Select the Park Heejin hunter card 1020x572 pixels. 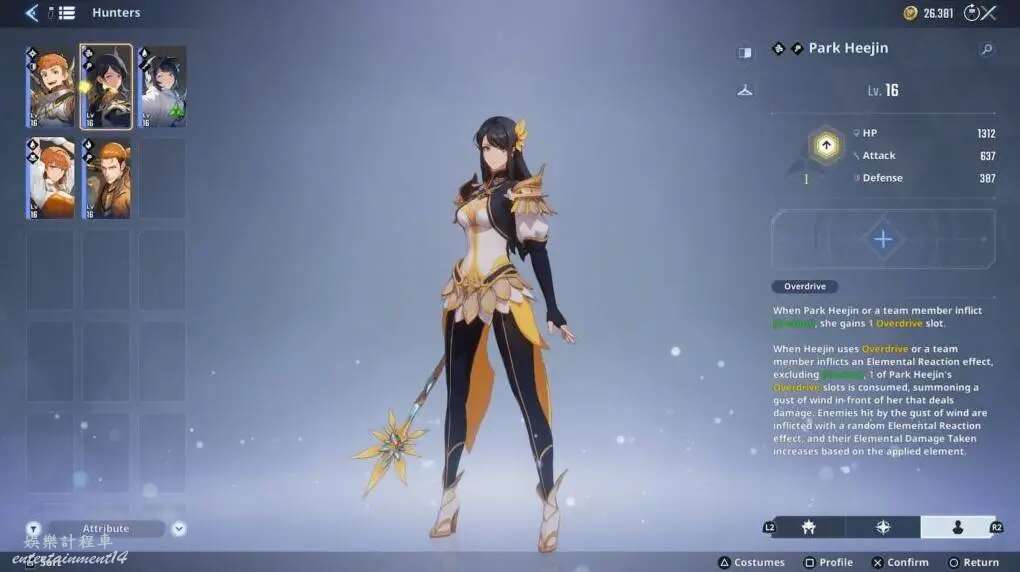coord(106,87)
